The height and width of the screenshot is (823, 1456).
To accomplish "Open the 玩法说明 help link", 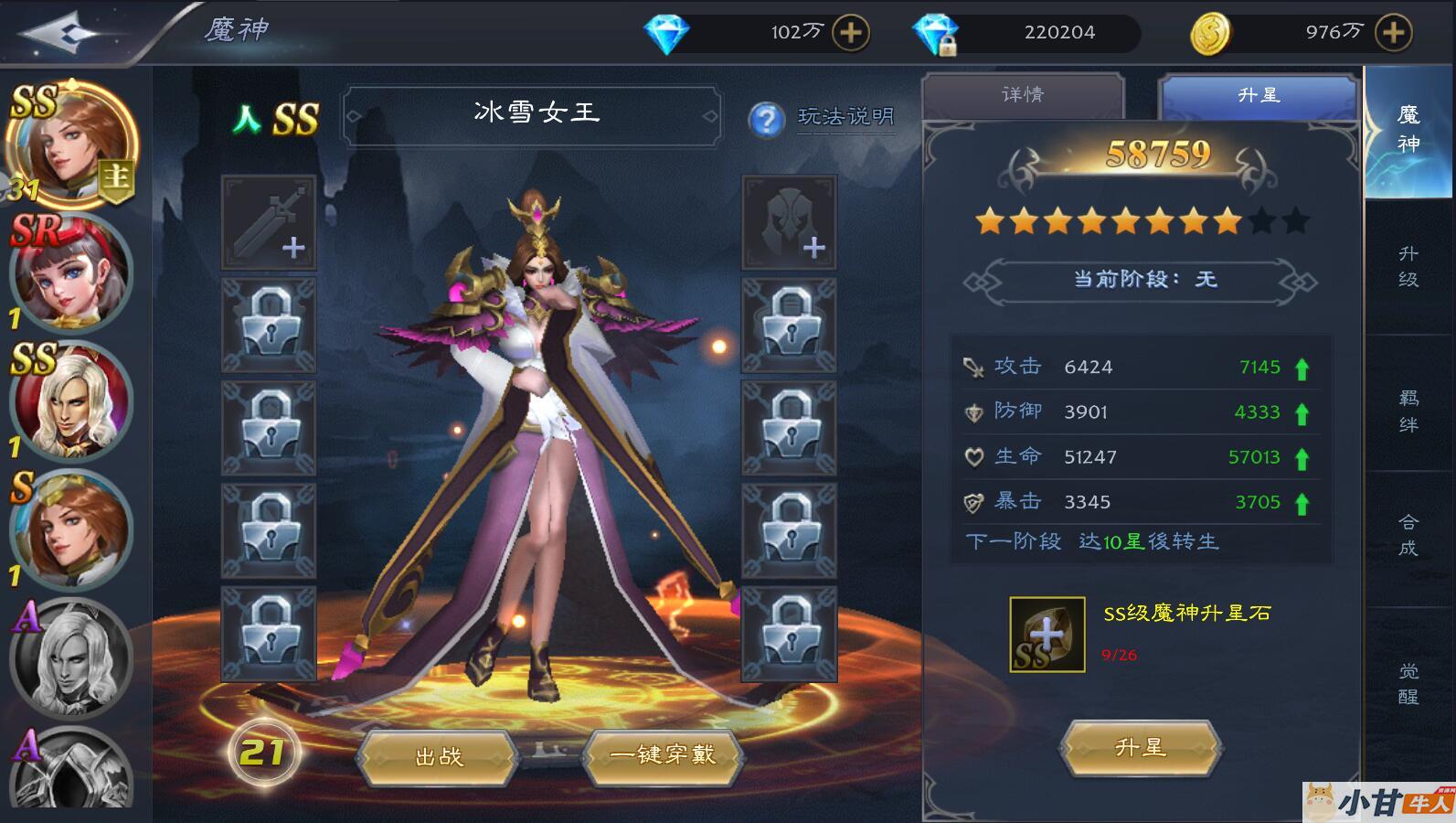I will click(x=845, y=117).
